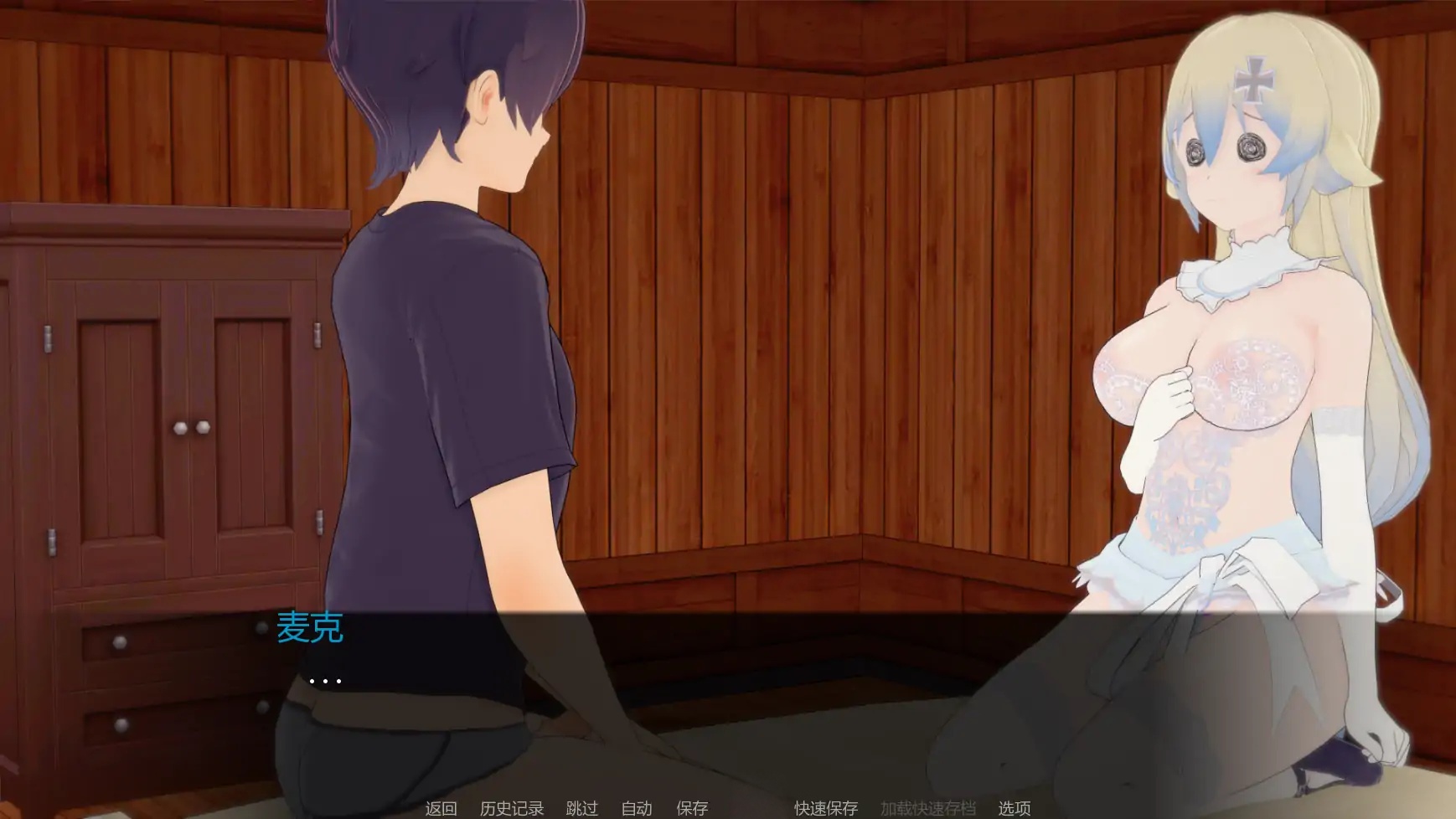Select 加载快速存档 to load quicksave
Image resolution: width=1456 pixels, height=819 pixels.
(927, 809)
